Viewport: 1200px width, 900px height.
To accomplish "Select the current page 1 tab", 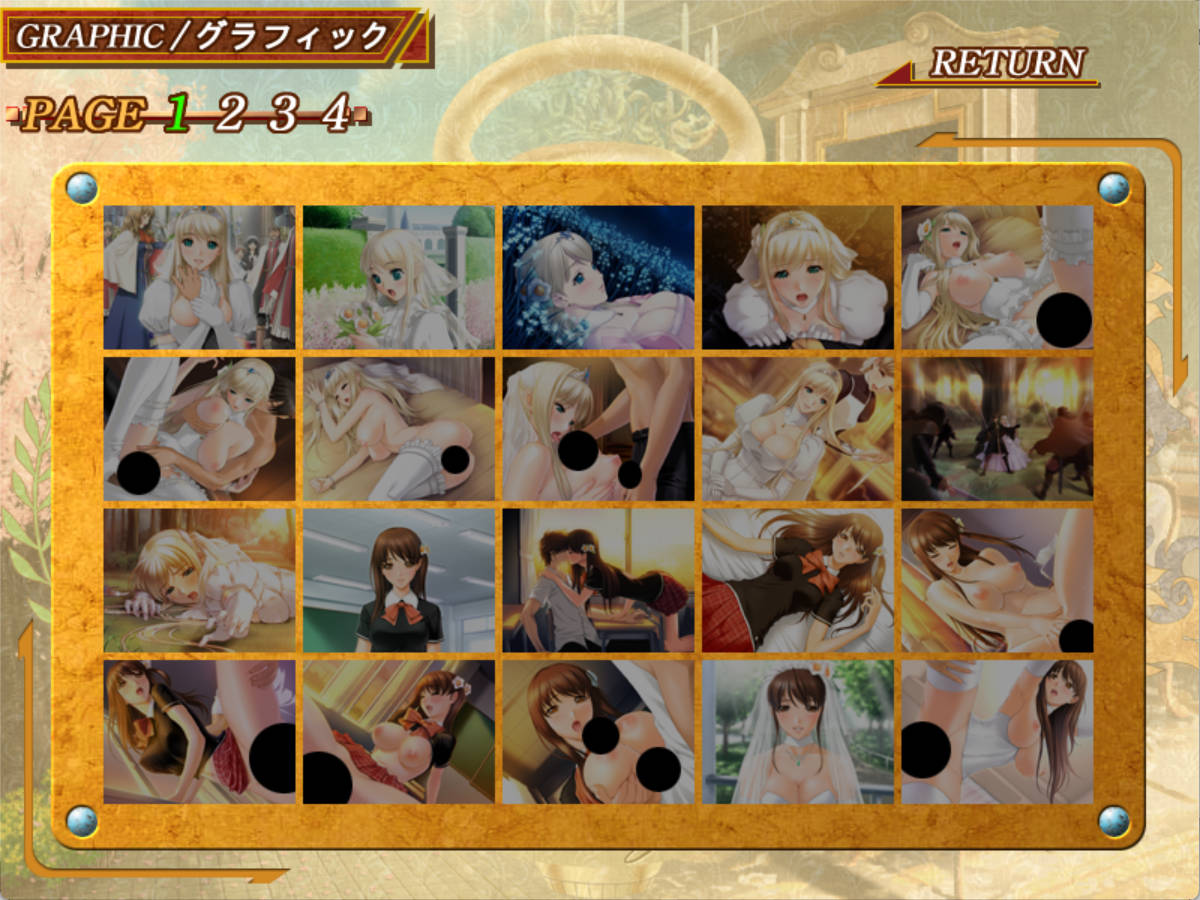I will (x=178, y=114).
